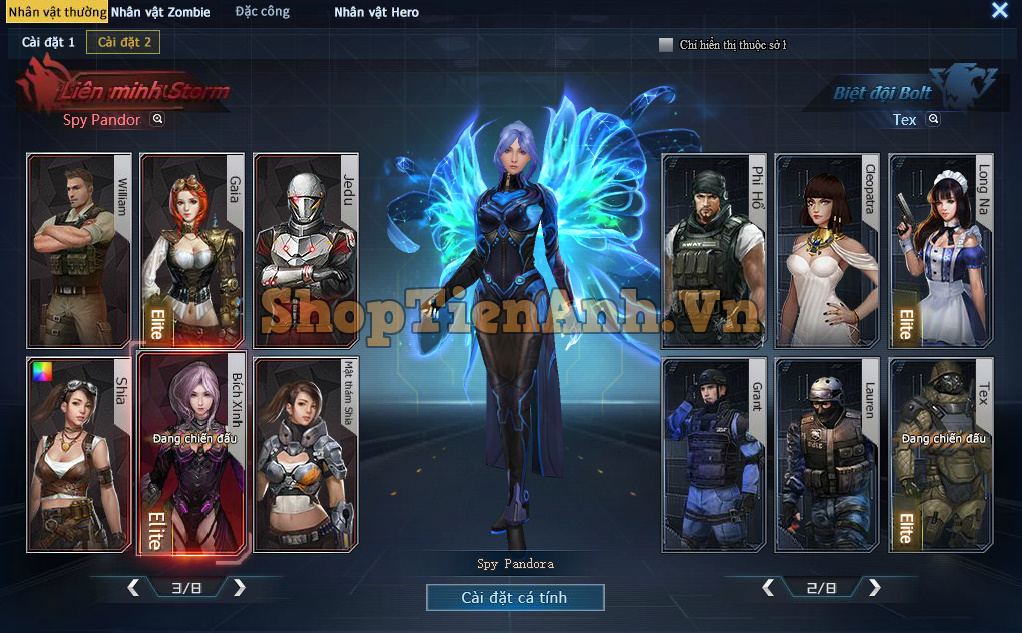Open the Đặc công tab
Image resolution: width=1022 pixels, height=633 pixels.
point(262,12)
